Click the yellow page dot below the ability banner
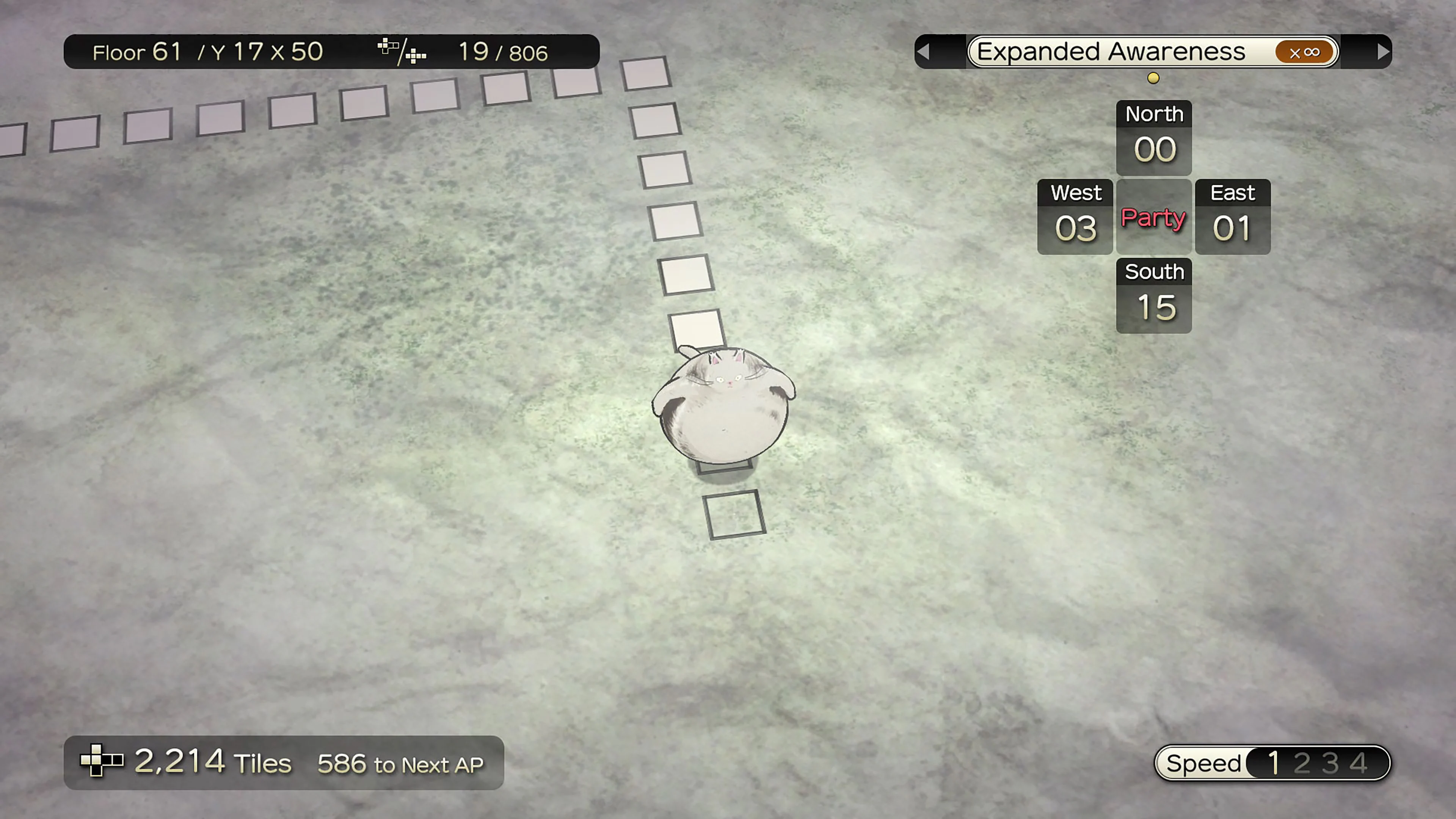This screenshot has width=1456, height=819. click(x=1153, y=78)
